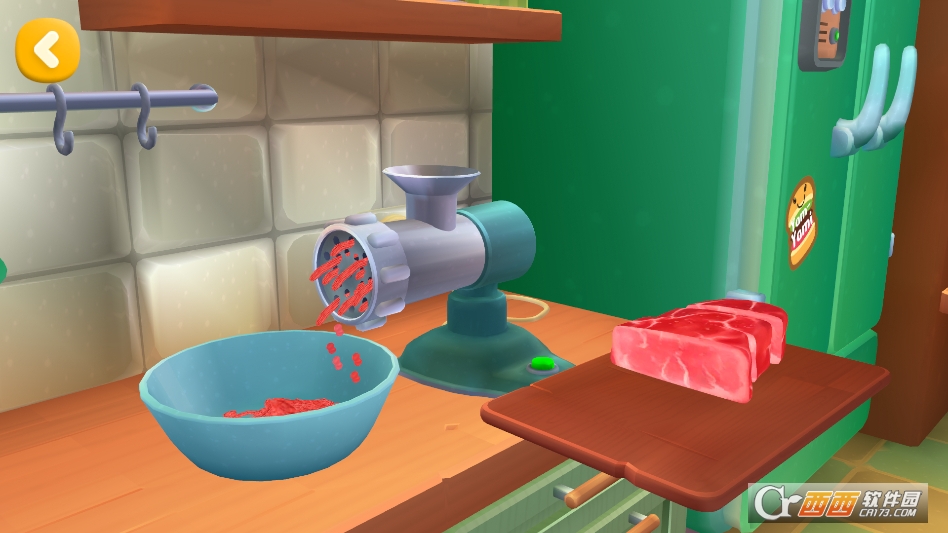Go back with the yellow arrow button
Screen dimensions: 948x533
[47, 49]
